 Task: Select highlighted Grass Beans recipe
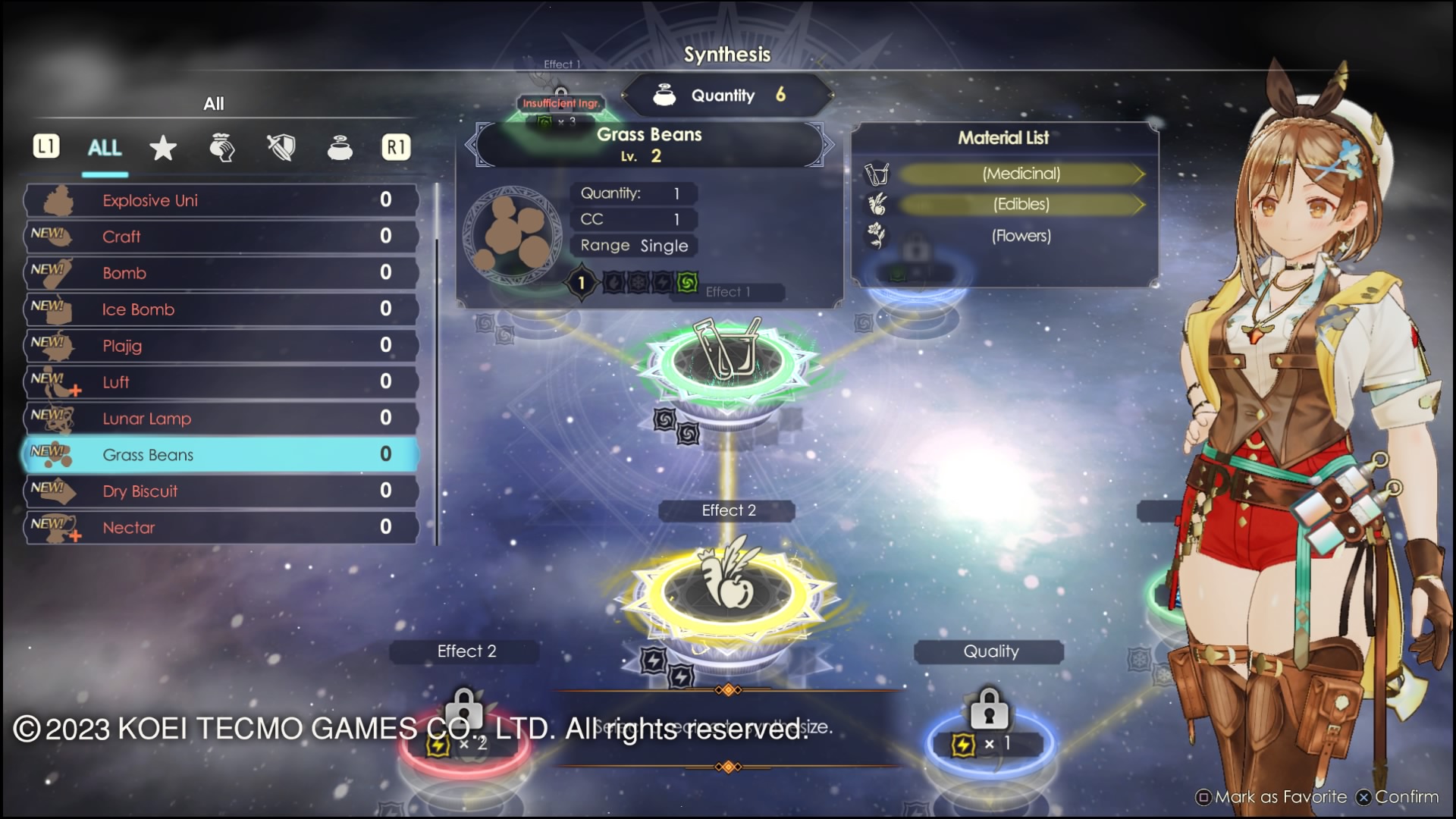point(221,455)
